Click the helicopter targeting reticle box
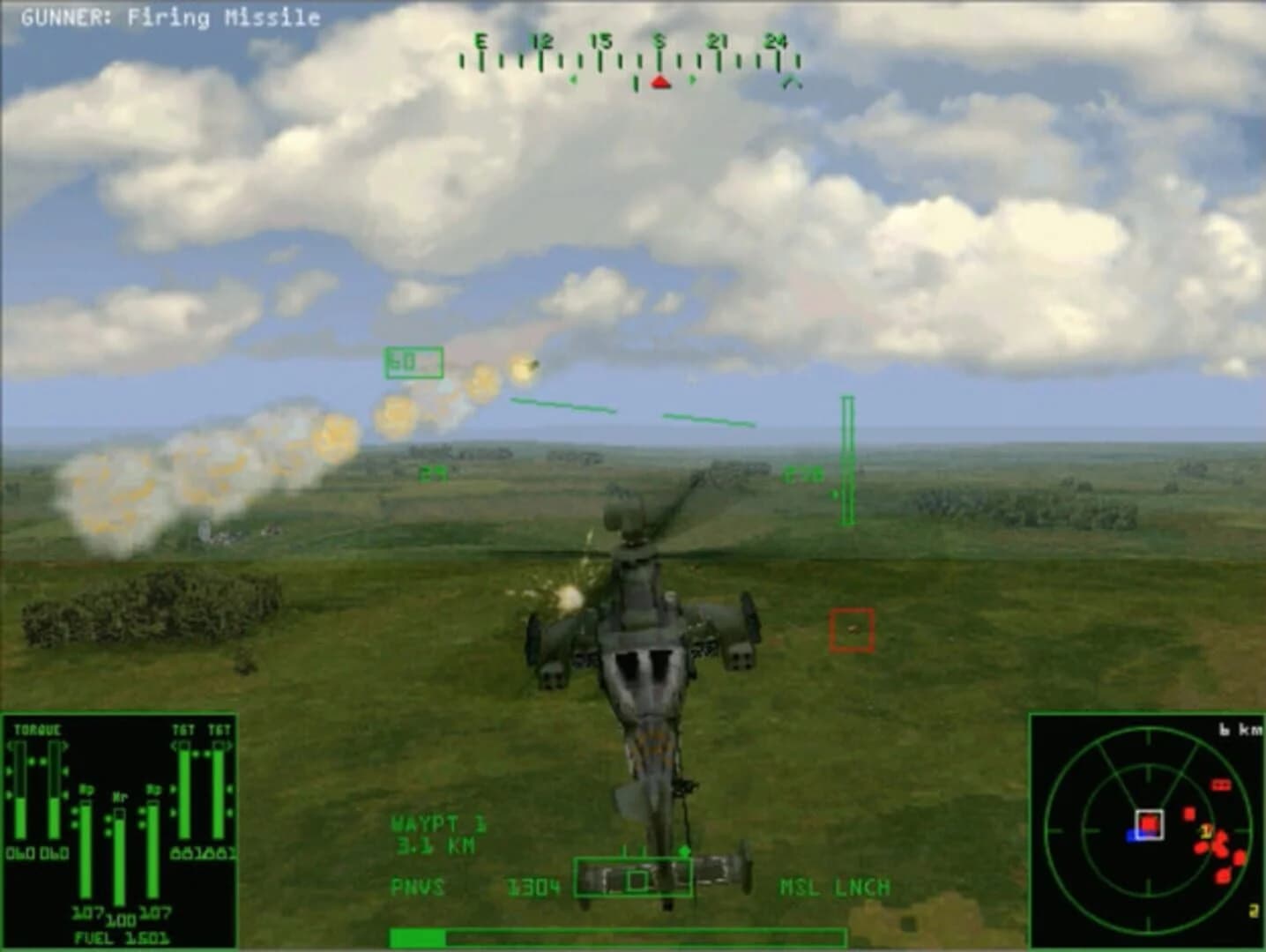The height and width of the screenshot is (952, 1266). pyautogui.click(x=639, y=880)
